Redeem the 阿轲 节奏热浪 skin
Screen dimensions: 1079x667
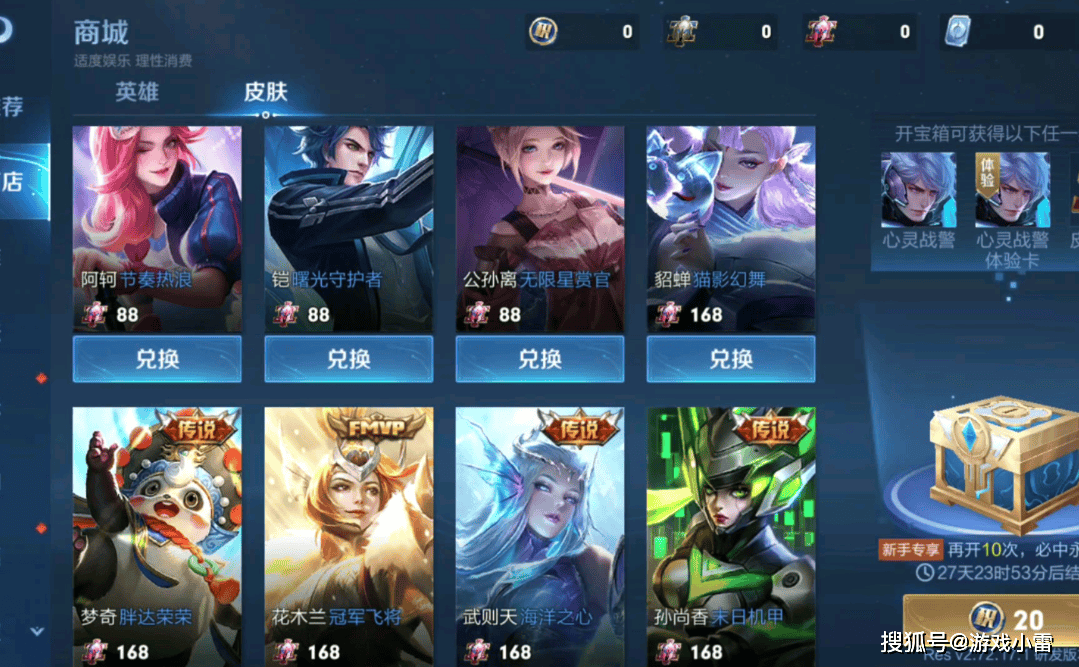point(157,359)
